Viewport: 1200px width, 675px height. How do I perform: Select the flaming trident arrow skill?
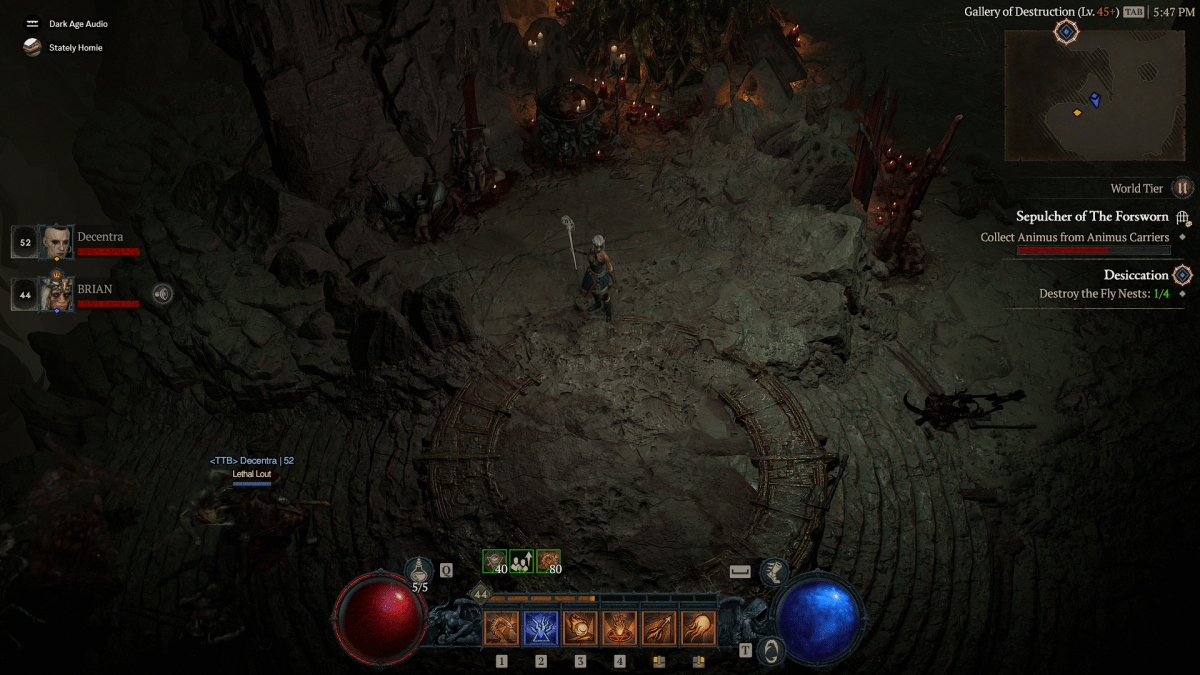click(x=659, y=628)
